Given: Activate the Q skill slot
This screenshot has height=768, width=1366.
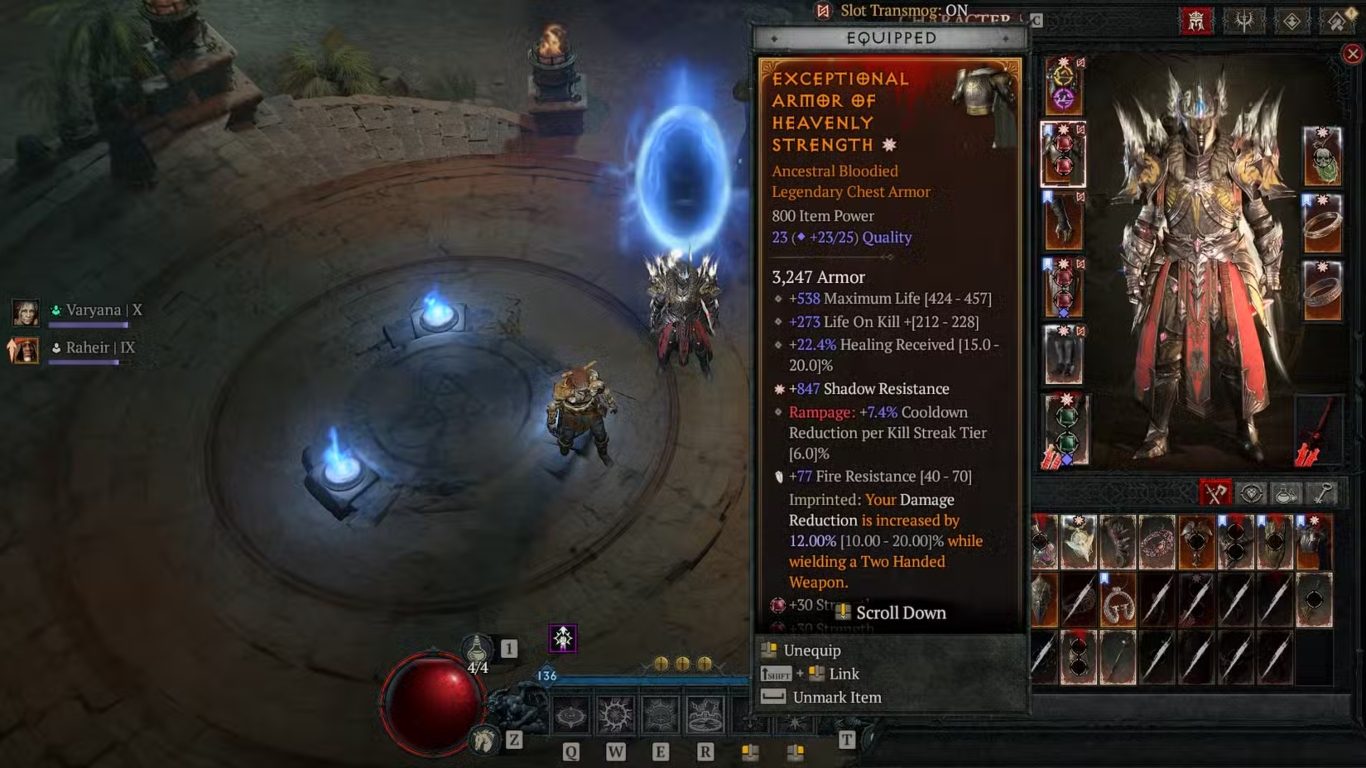Looking at the screenshot, I should click(x=571, y=716).
